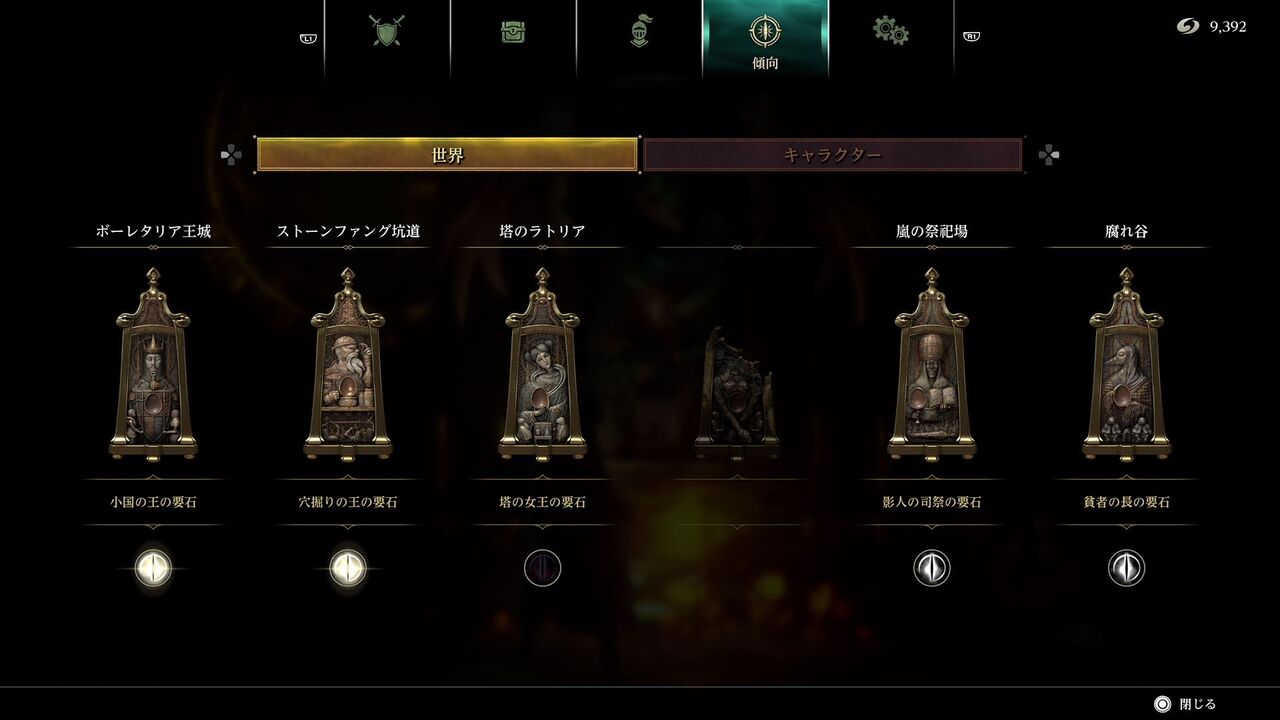This screenshot has width=1280, height=720.
Task: Select the 世界 tab
Action: [447, 152]
